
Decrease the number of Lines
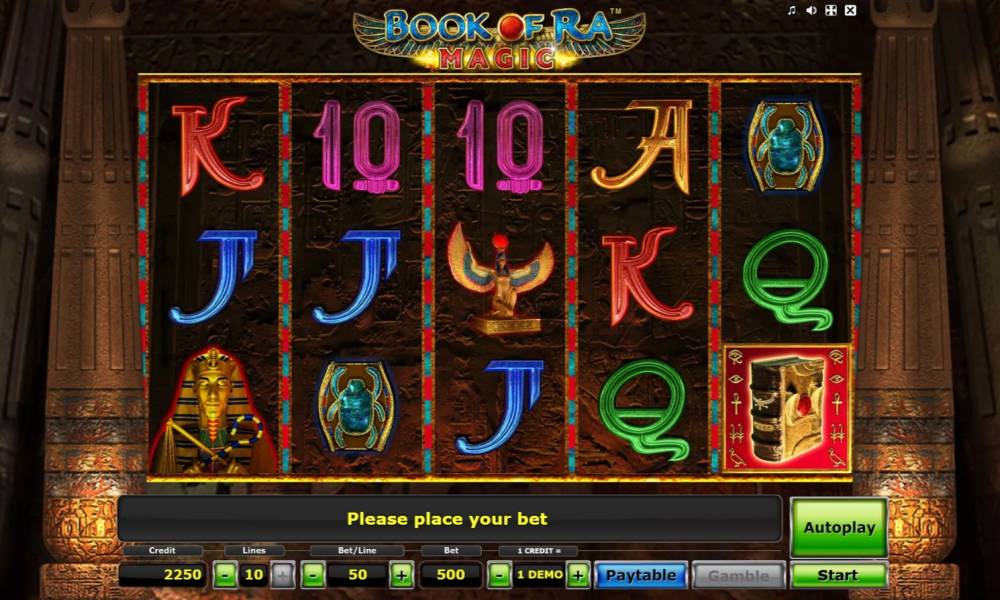(x=226, y=575)
